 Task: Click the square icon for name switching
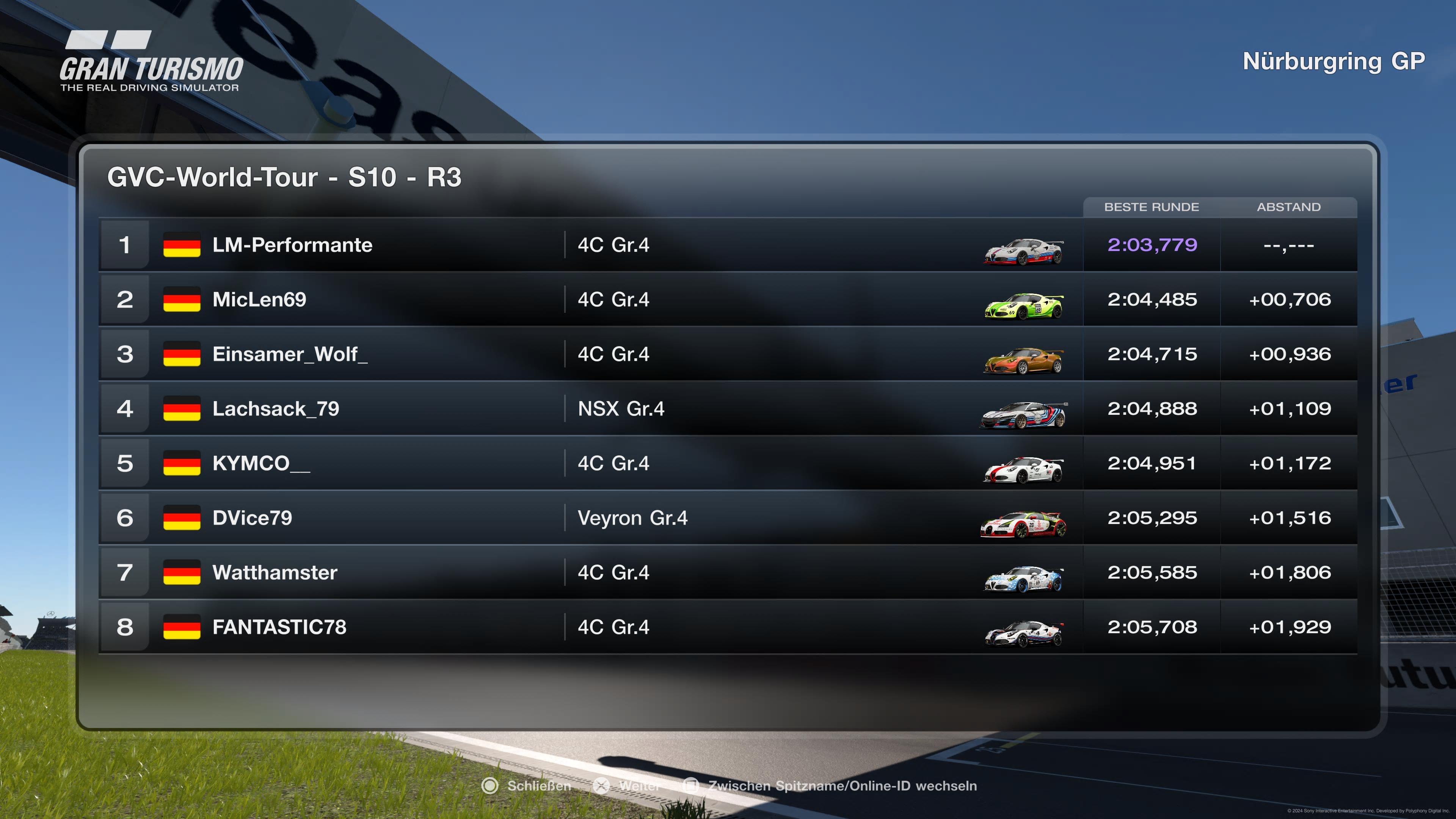tap(691, 786)
